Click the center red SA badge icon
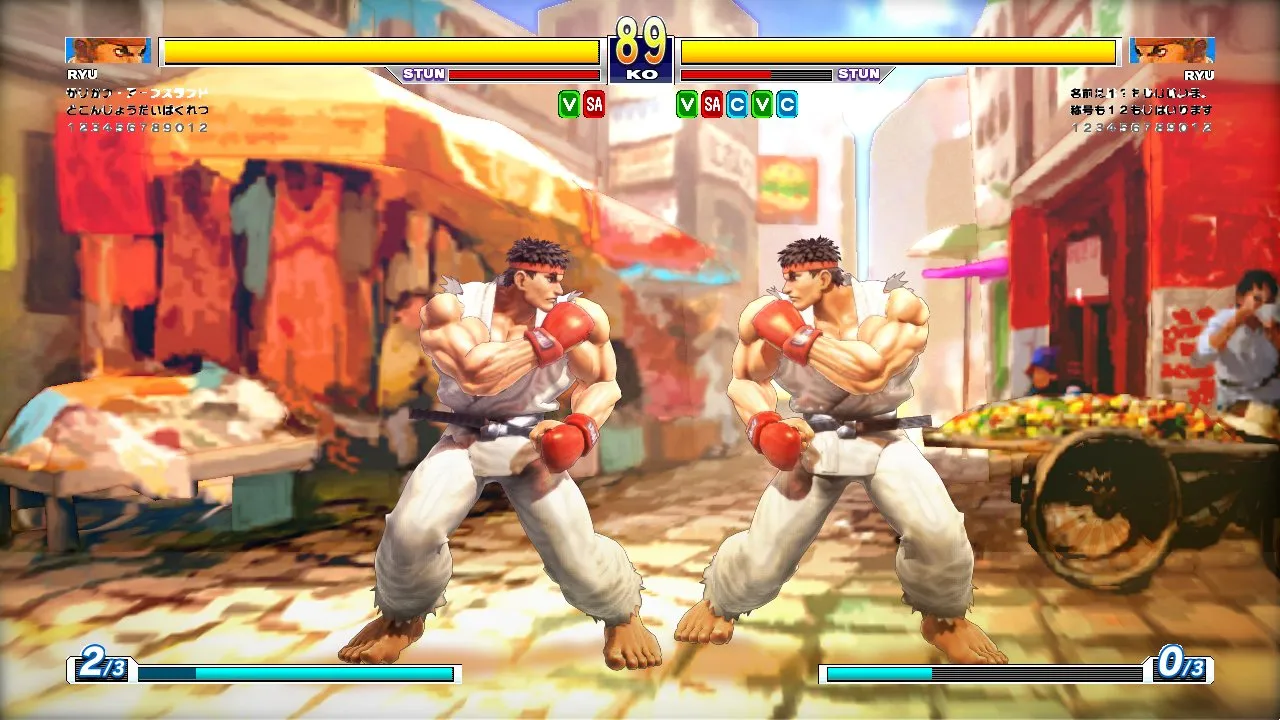 tap(713, 104)
